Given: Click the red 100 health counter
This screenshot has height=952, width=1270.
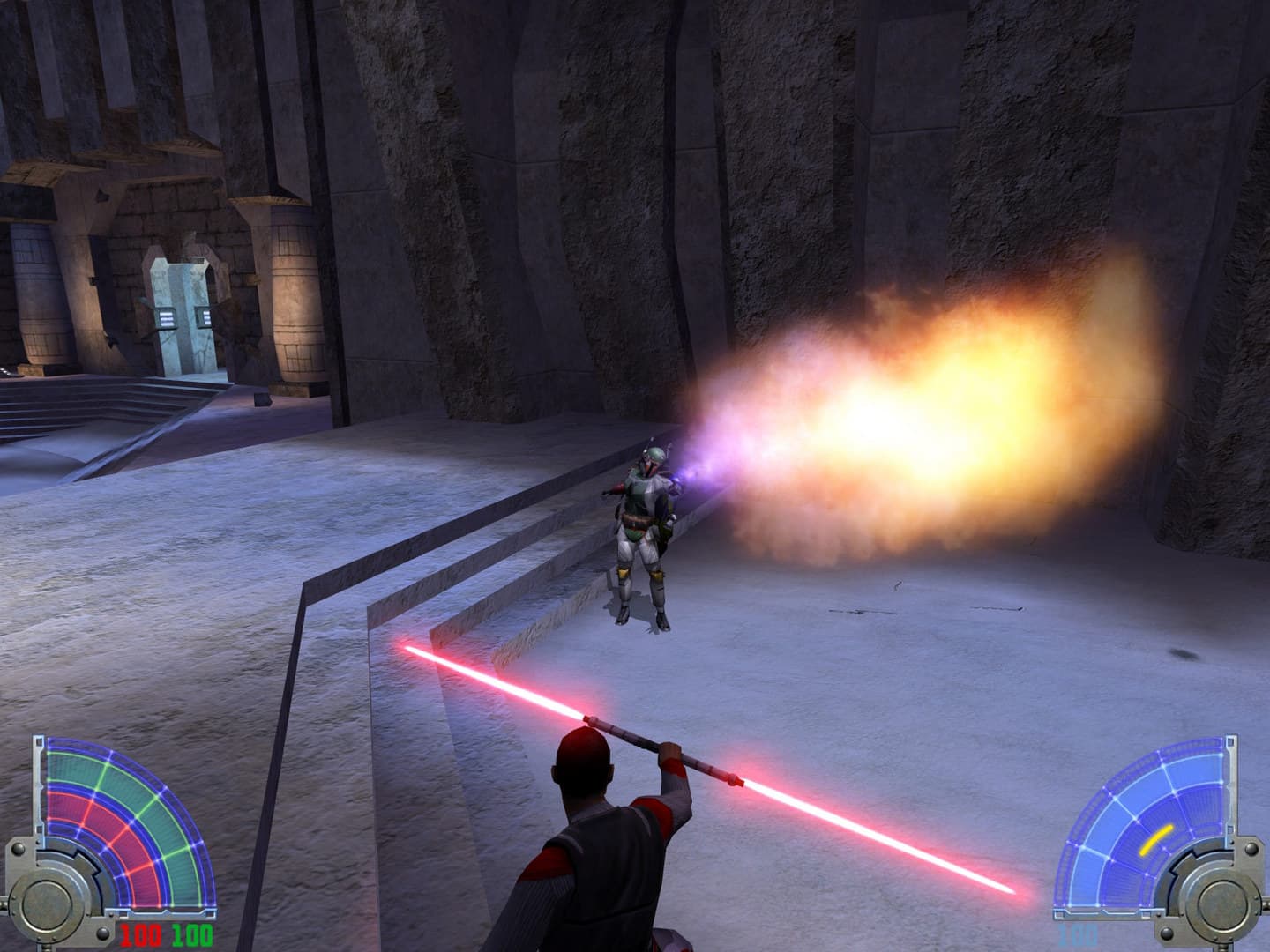Looking at the screenshot, I should [140, 935].
